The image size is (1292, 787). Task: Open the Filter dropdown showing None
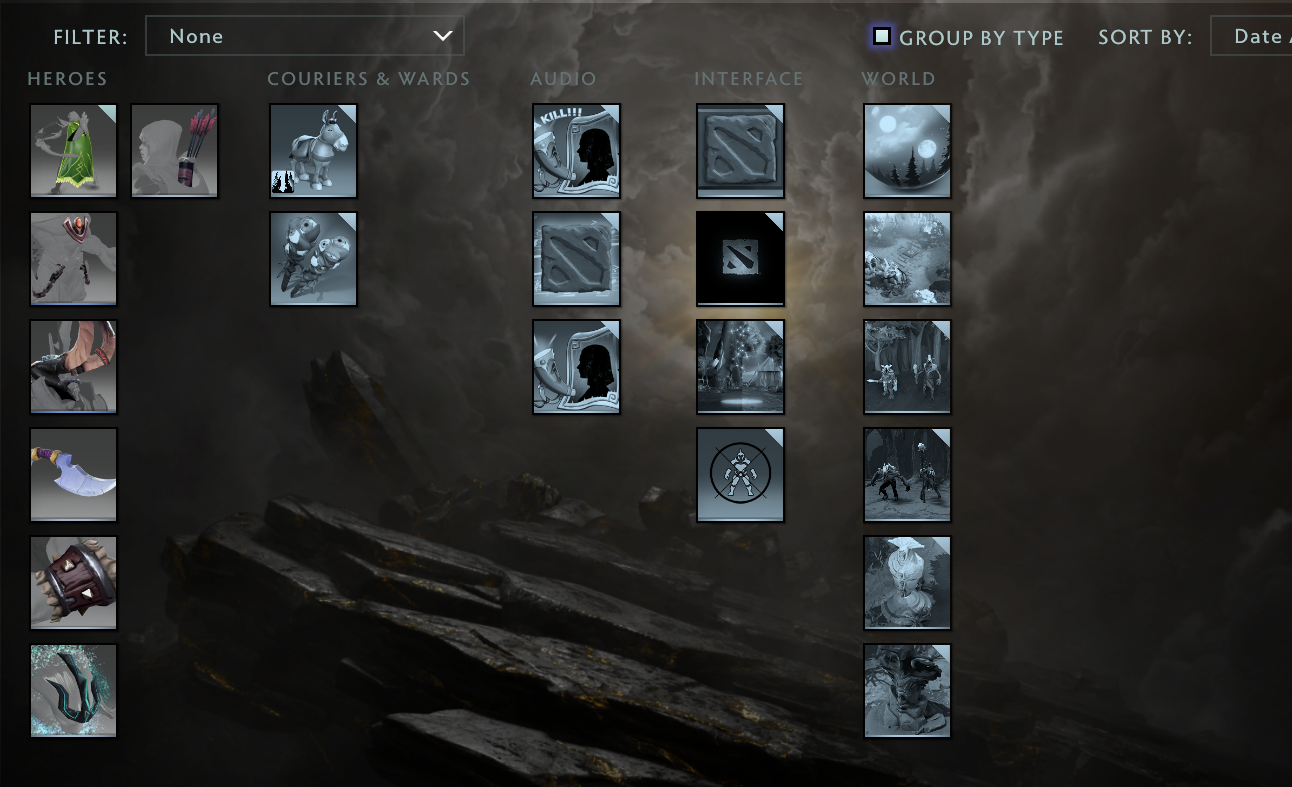tap(305, 36)
